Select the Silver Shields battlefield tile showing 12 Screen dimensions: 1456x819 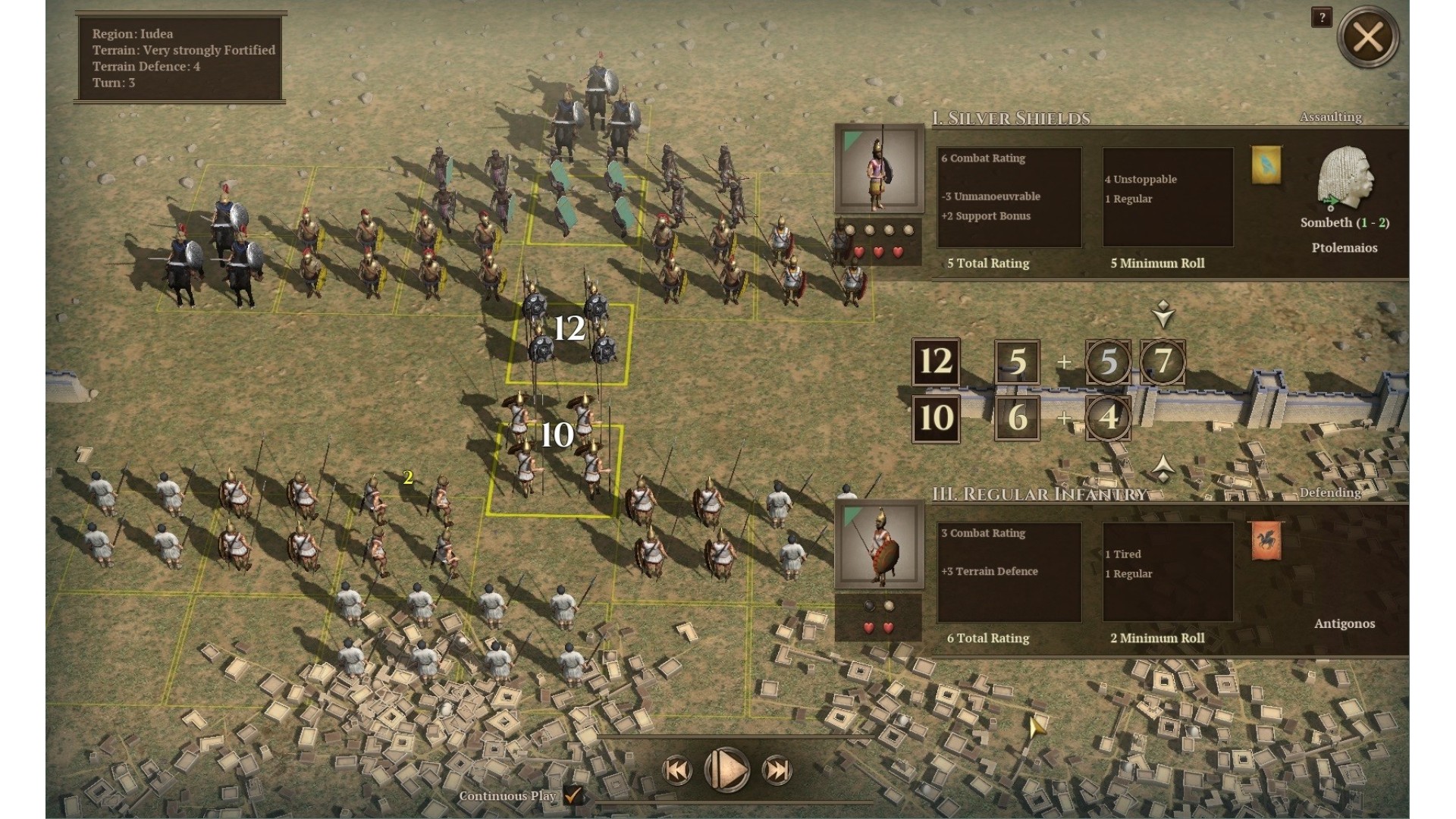(569, 343)
